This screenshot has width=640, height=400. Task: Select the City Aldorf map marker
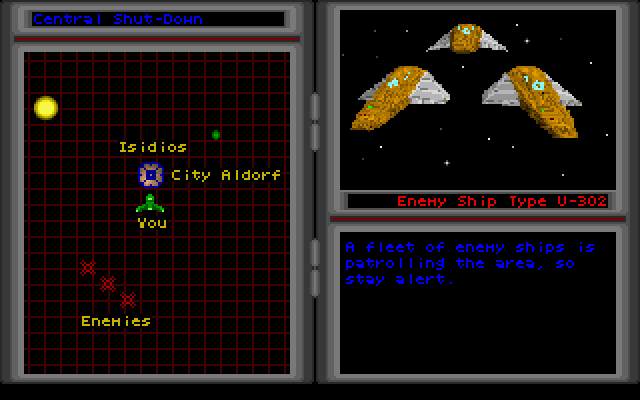pos(150,175)
